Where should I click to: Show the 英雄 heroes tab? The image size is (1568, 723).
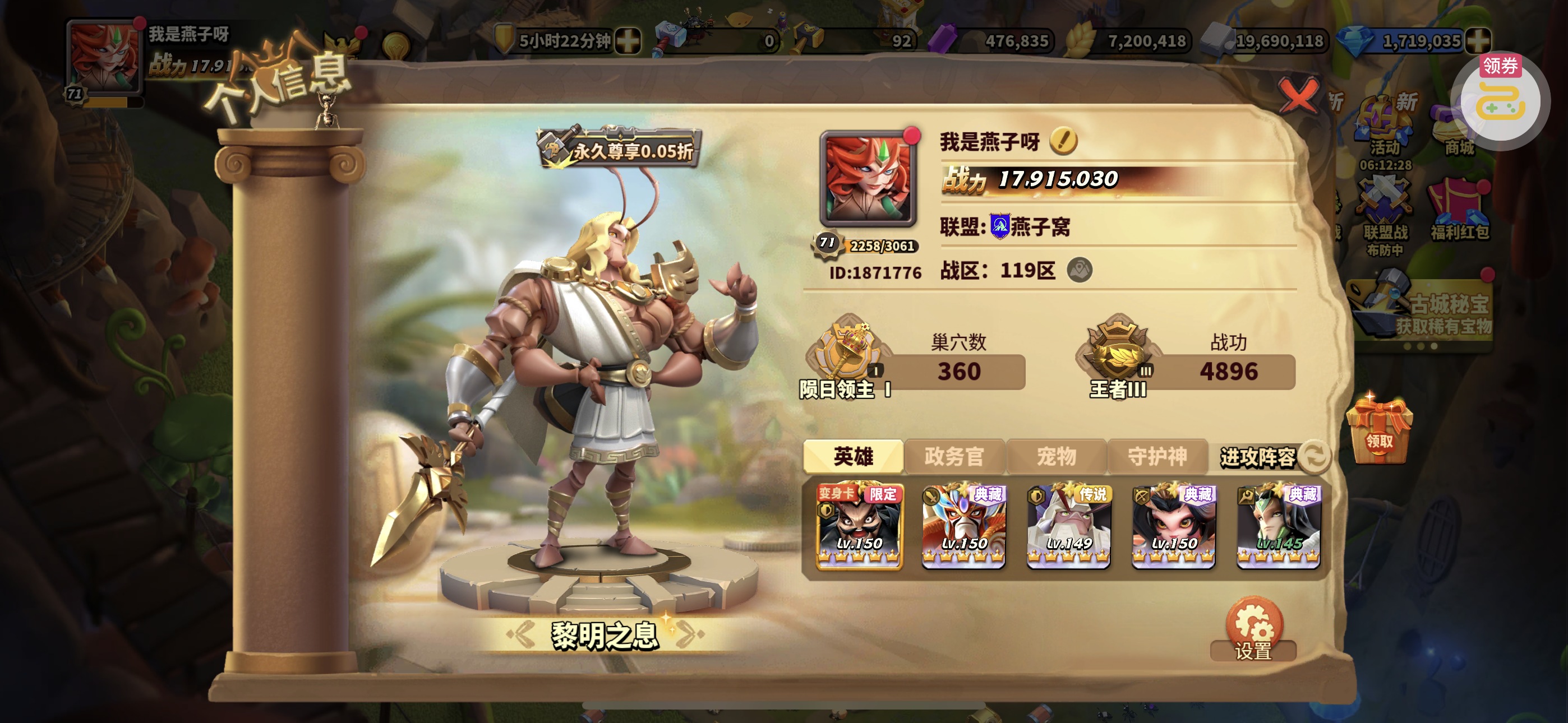pos(853,456)
